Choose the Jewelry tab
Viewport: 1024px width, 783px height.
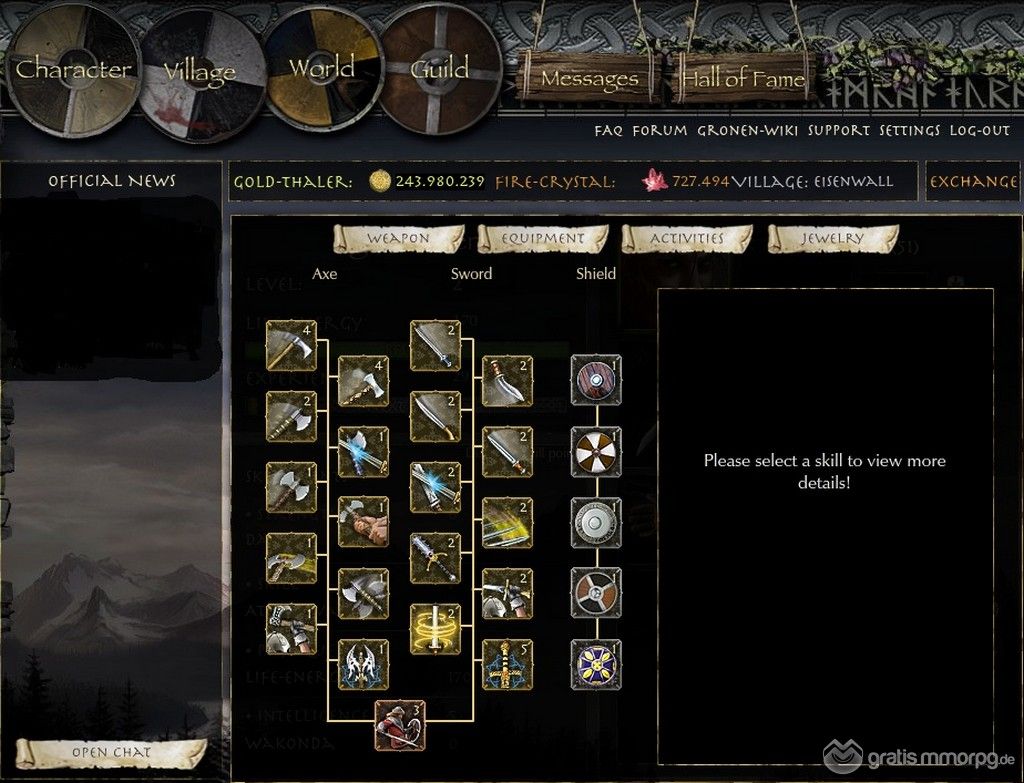point(832,239)
